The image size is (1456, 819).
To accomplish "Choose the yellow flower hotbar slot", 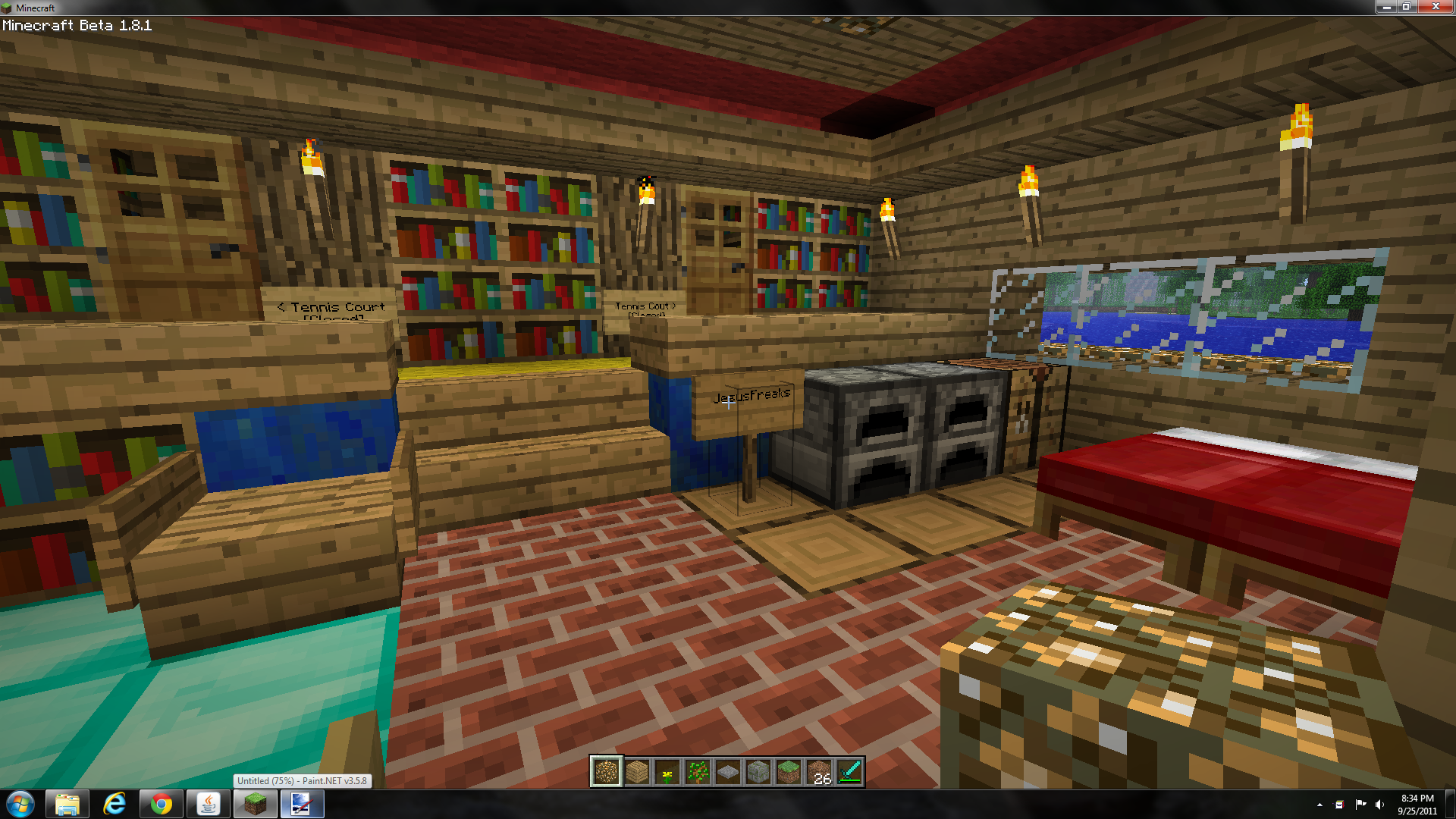I will [x=667, y=772].
